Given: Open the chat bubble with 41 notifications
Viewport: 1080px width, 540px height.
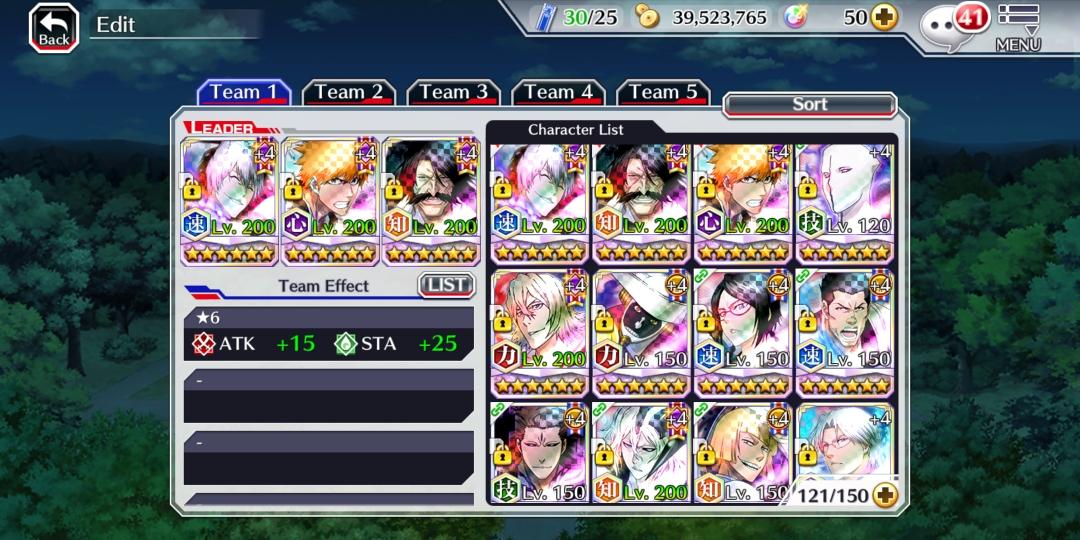Looking at the screenshot, I should click(x=954, y=22).
